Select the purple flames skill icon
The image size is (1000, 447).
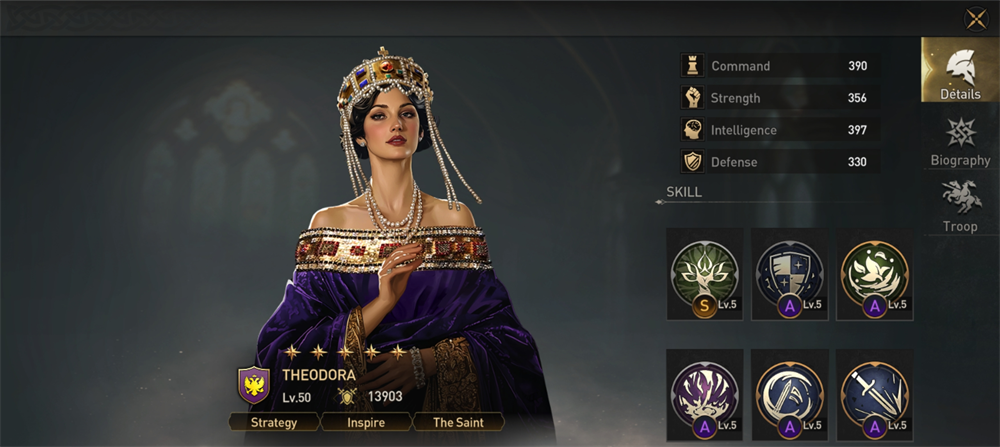click(x=705, y=394)
